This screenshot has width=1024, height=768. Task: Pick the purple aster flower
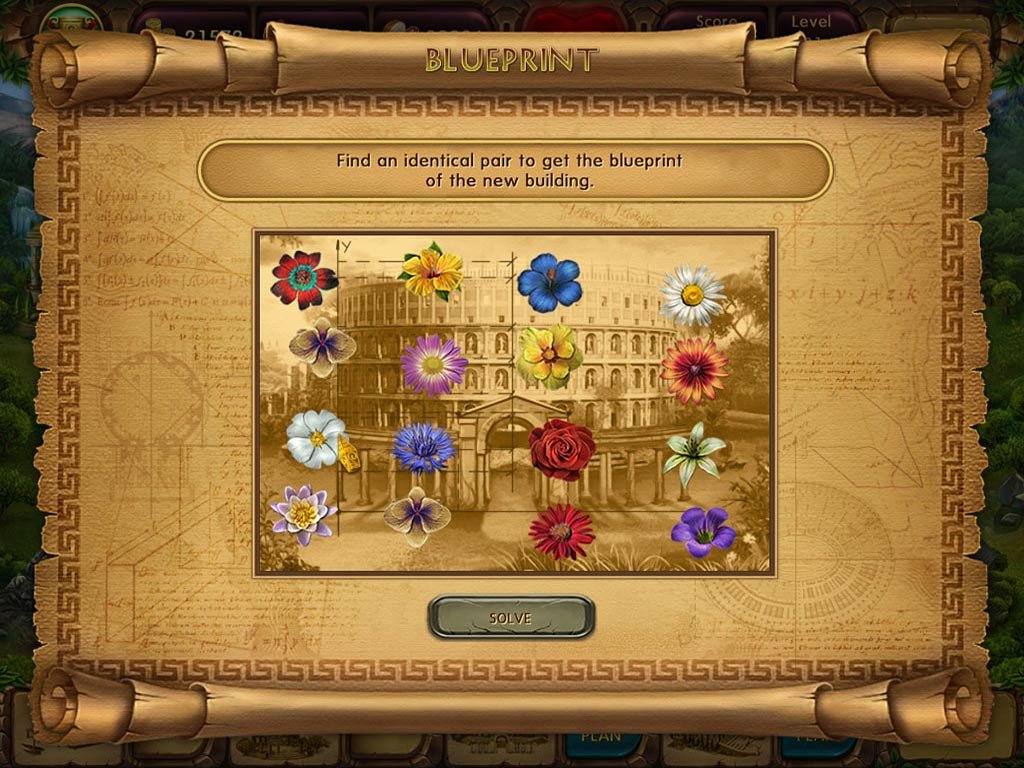434,364
